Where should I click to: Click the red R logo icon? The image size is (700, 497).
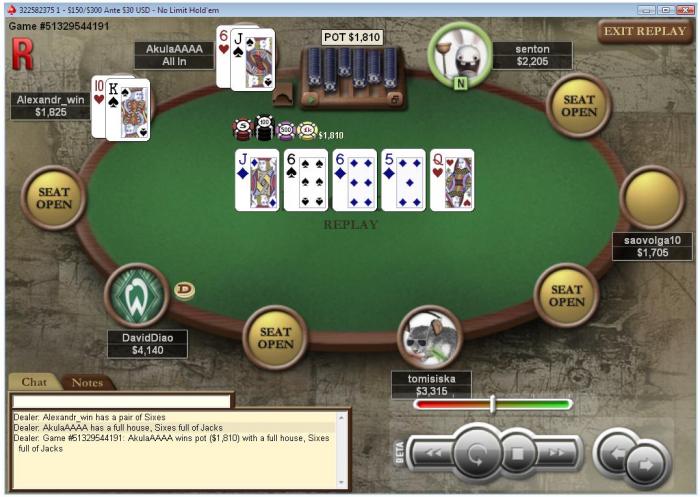tap(21, 56)
